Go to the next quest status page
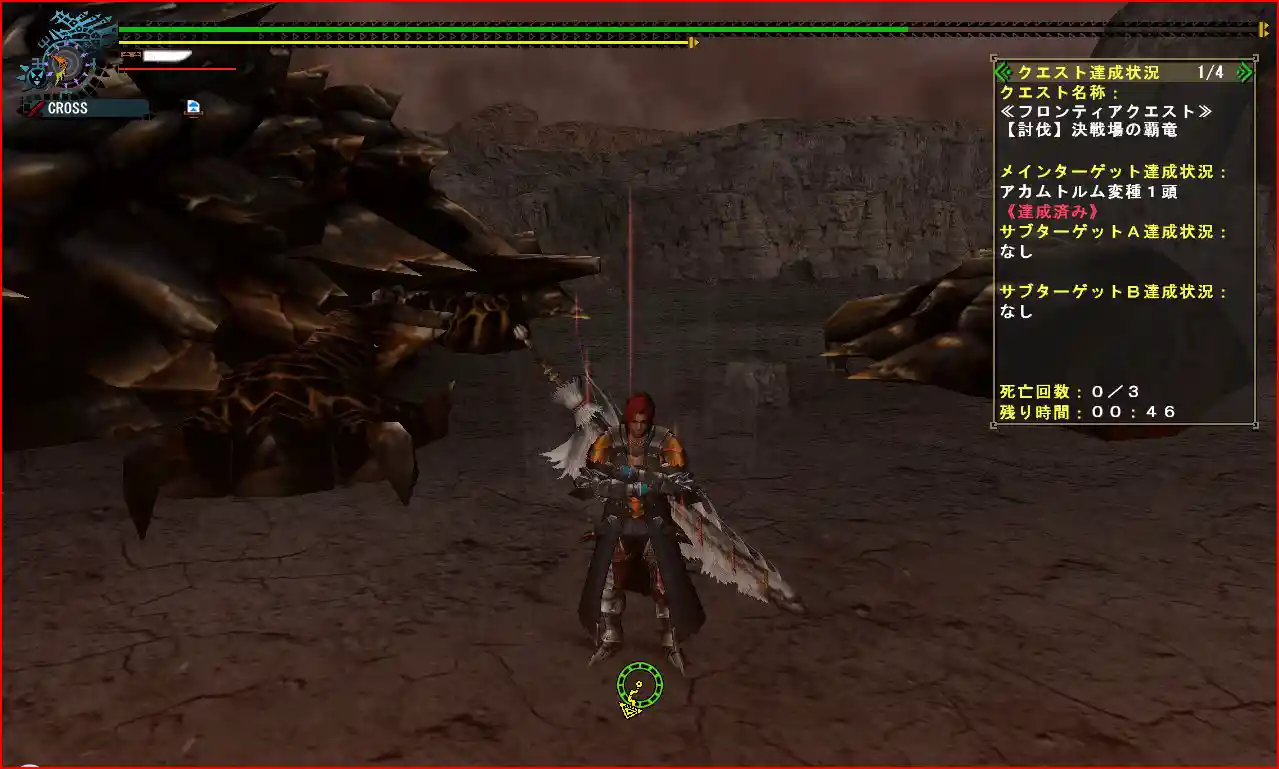The image size is (1279, 769). [x=1244, y=72]
